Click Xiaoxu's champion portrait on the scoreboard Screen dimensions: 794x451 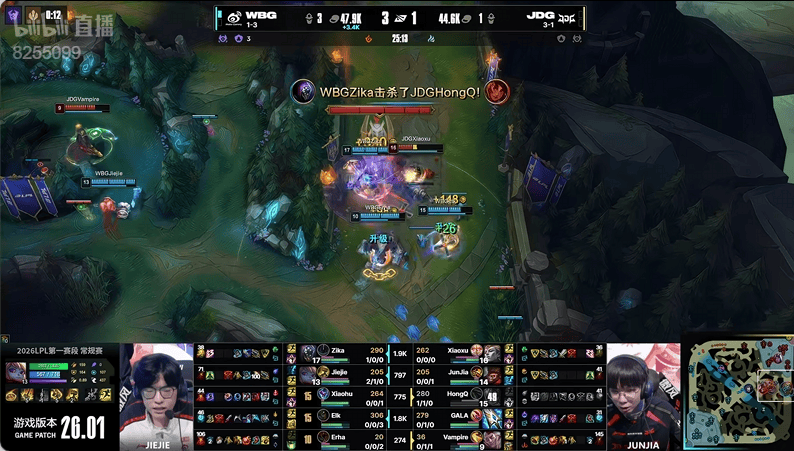(x=492, y=353)
